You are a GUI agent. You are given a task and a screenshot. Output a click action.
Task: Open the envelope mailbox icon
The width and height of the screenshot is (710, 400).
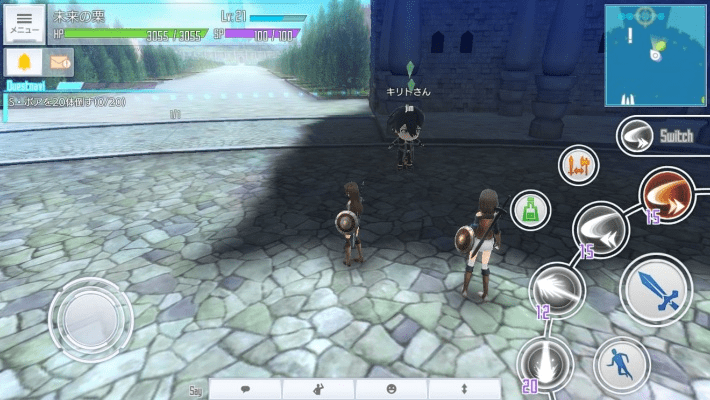tap(61, 63)
